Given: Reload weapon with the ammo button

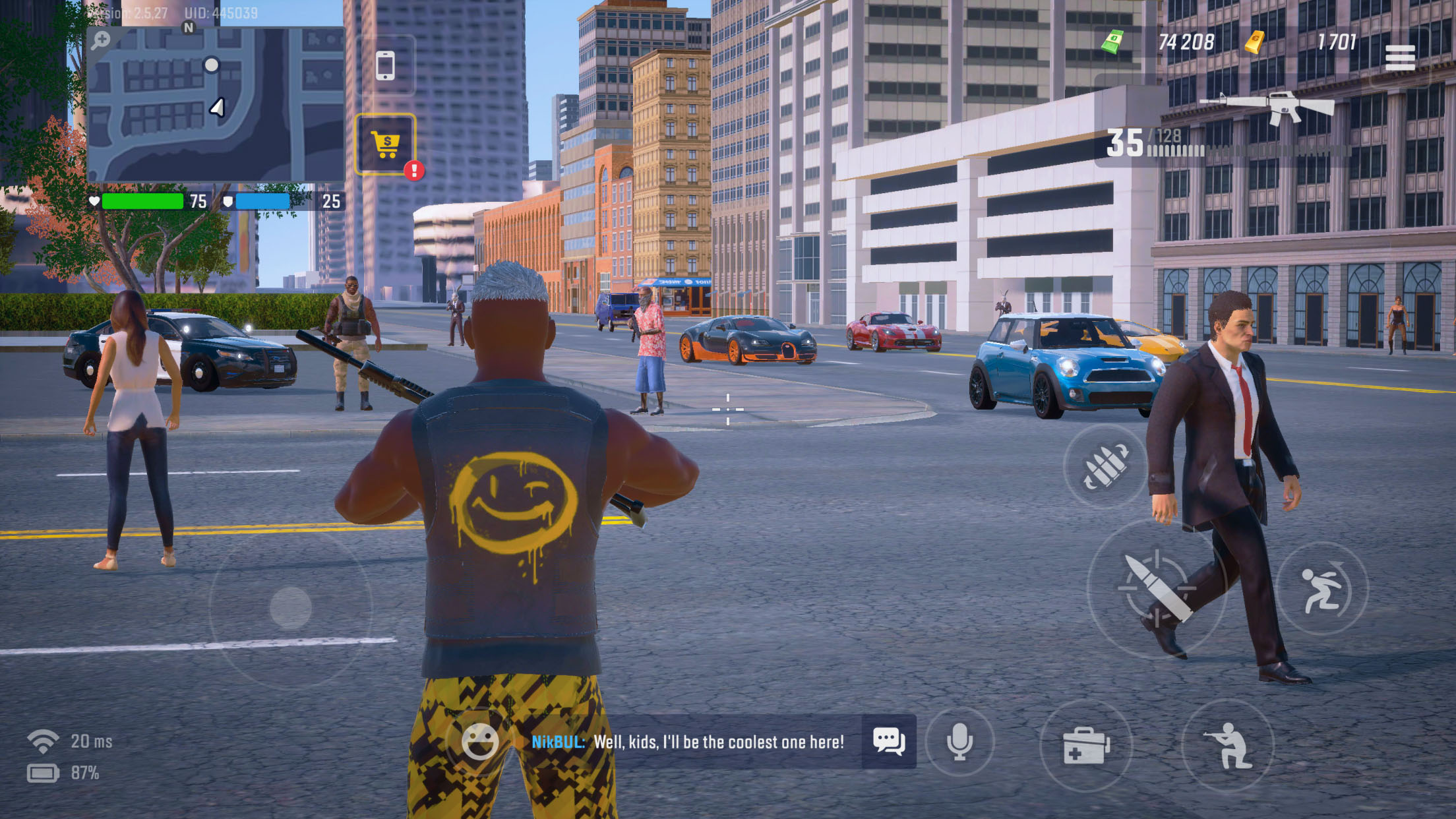Looking at the screenshot, I should 1105,466.
